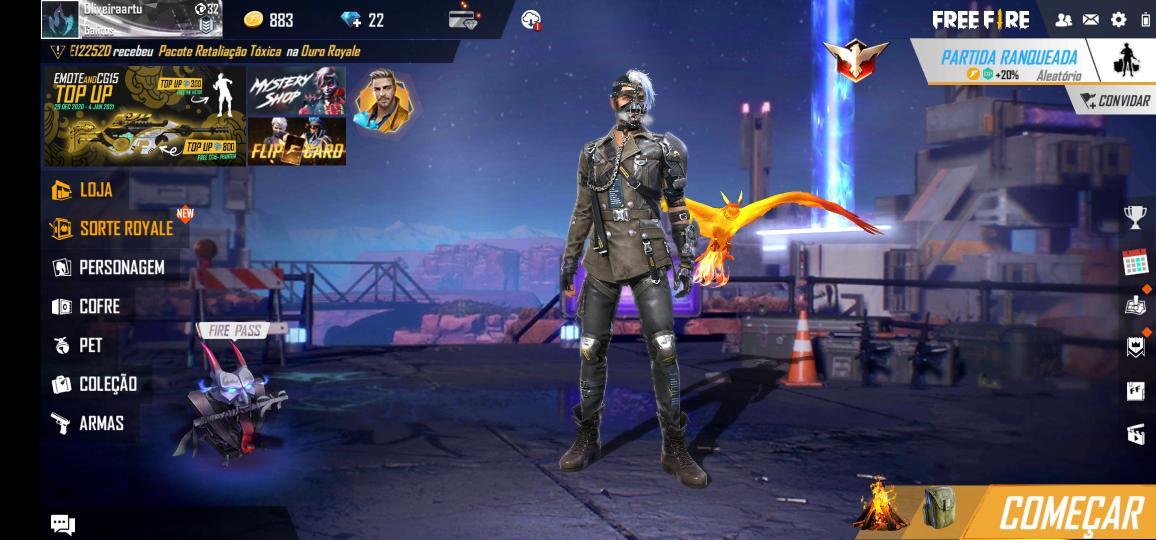Open the mail envelope icon
This screenshot has height=540, width=1156.
[x=1091, y=19]
